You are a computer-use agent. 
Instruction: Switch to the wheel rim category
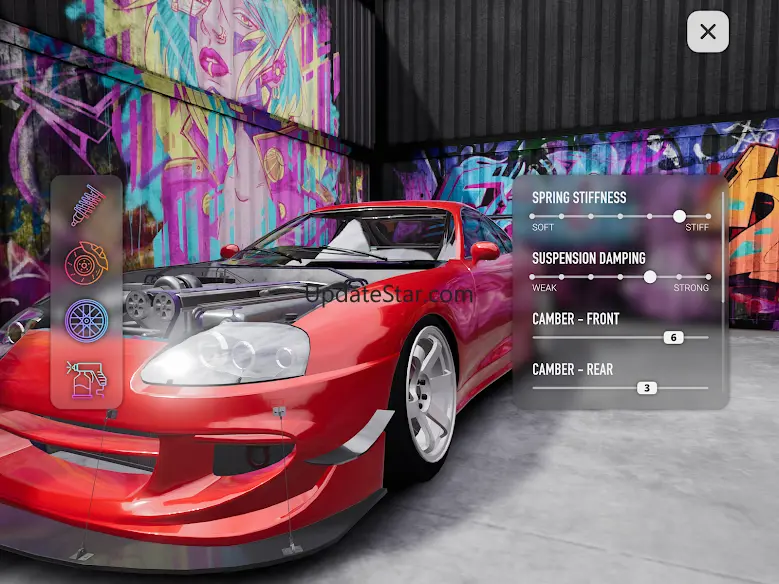86,322
